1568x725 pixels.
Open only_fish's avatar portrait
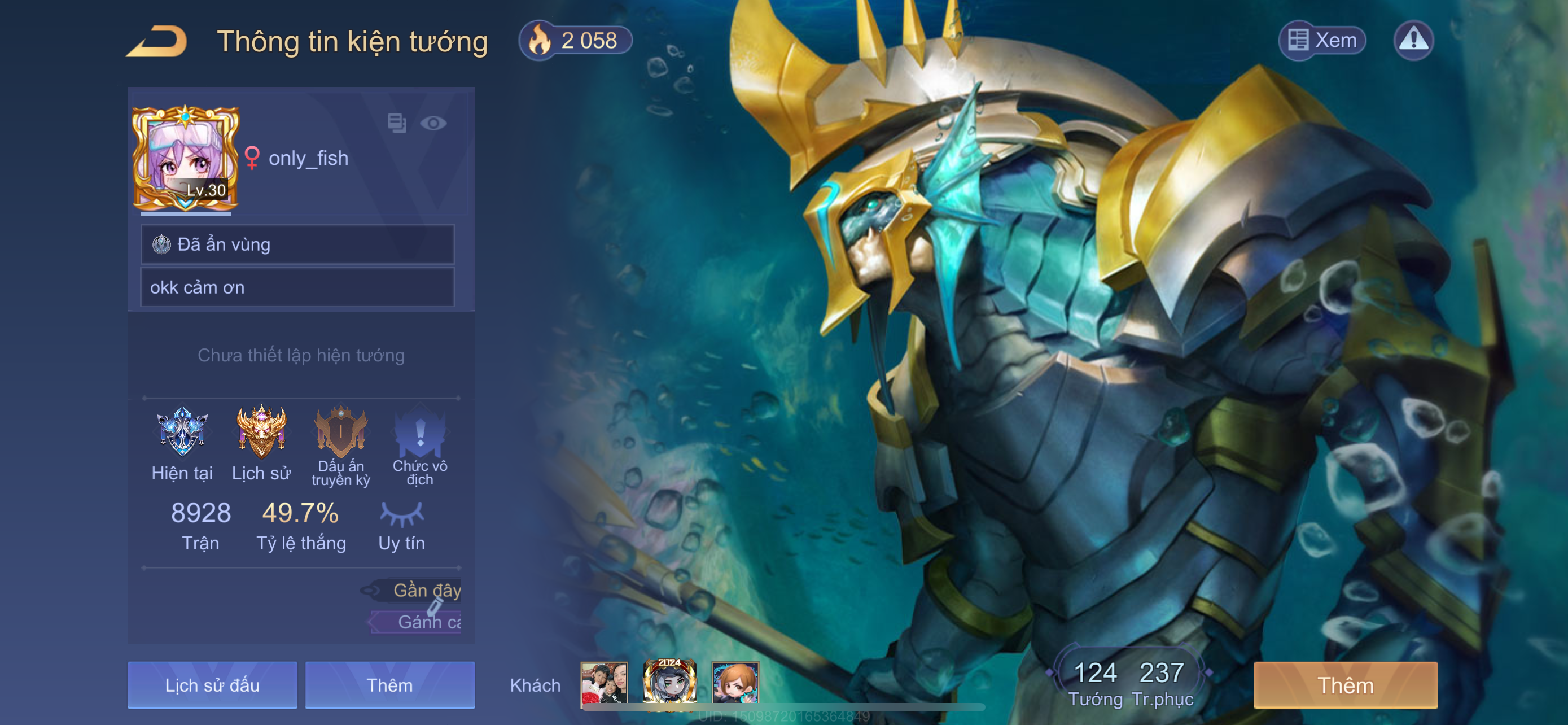tap(185, 159)
